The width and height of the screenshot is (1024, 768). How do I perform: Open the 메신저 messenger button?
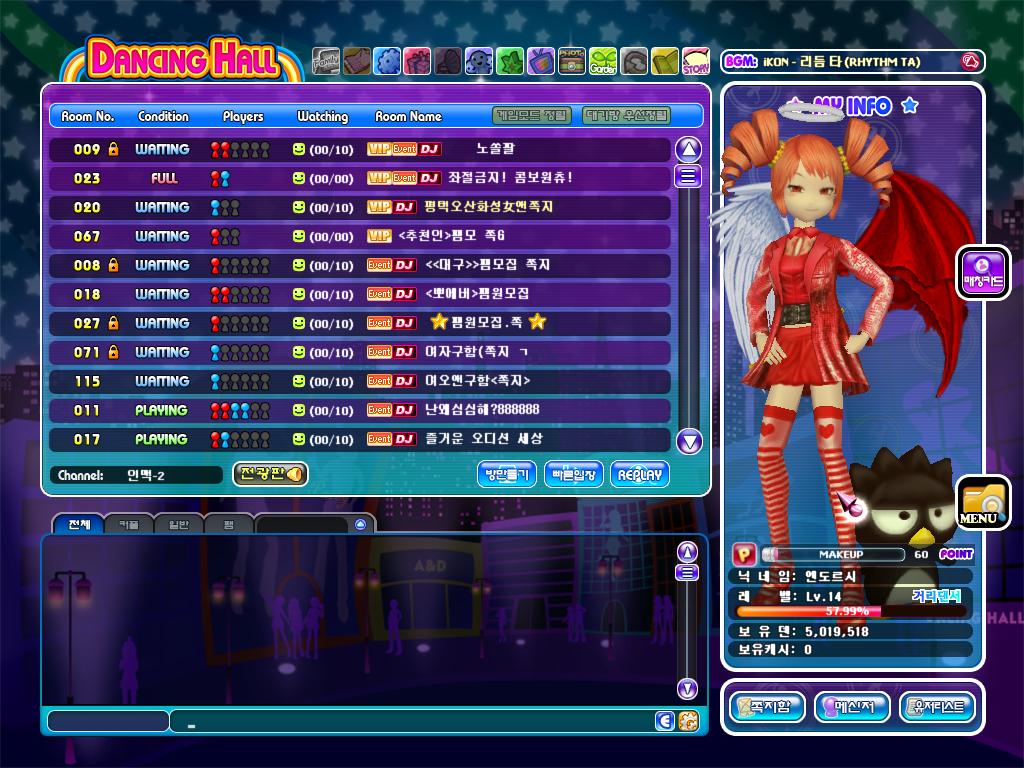click(x=852, y=707)
